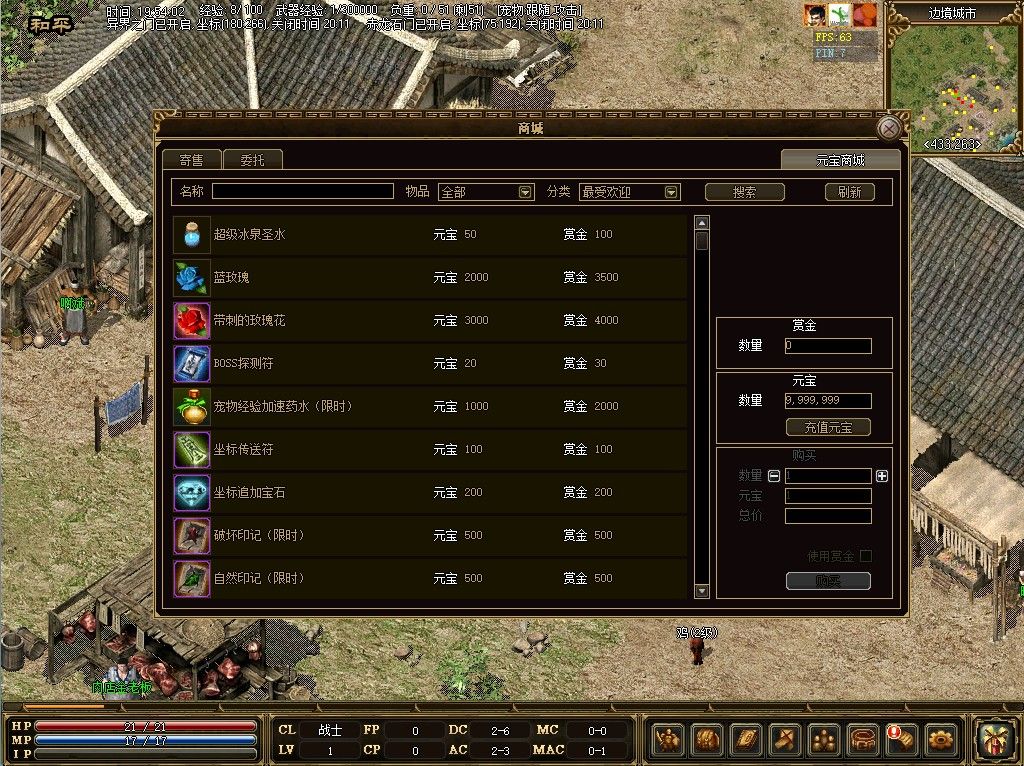Screen dimensions: 1024x766
Task: Refresh the shop list with 刷新
Action: 849,192
